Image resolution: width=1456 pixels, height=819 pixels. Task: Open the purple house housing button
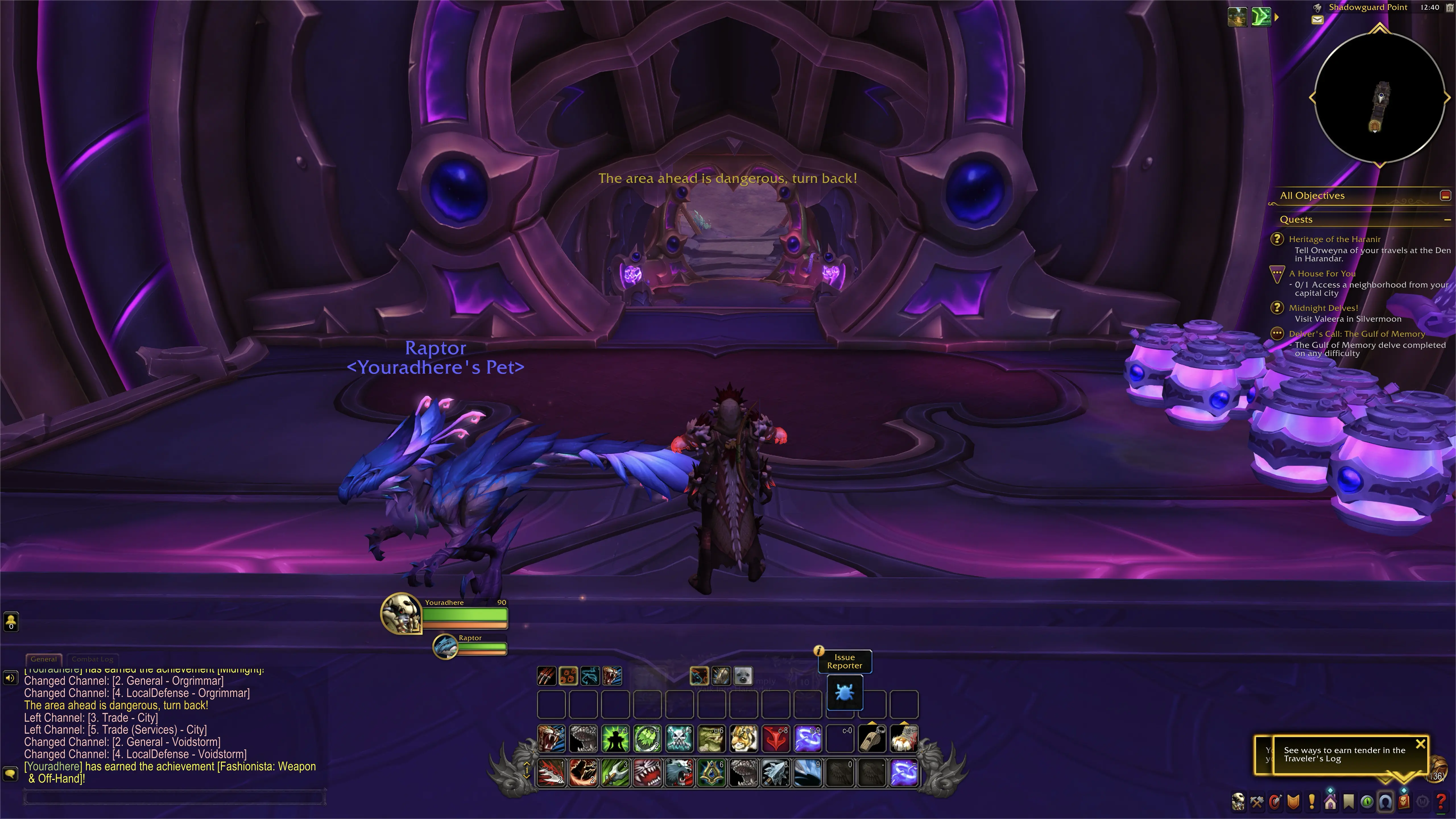point(1330,801)
